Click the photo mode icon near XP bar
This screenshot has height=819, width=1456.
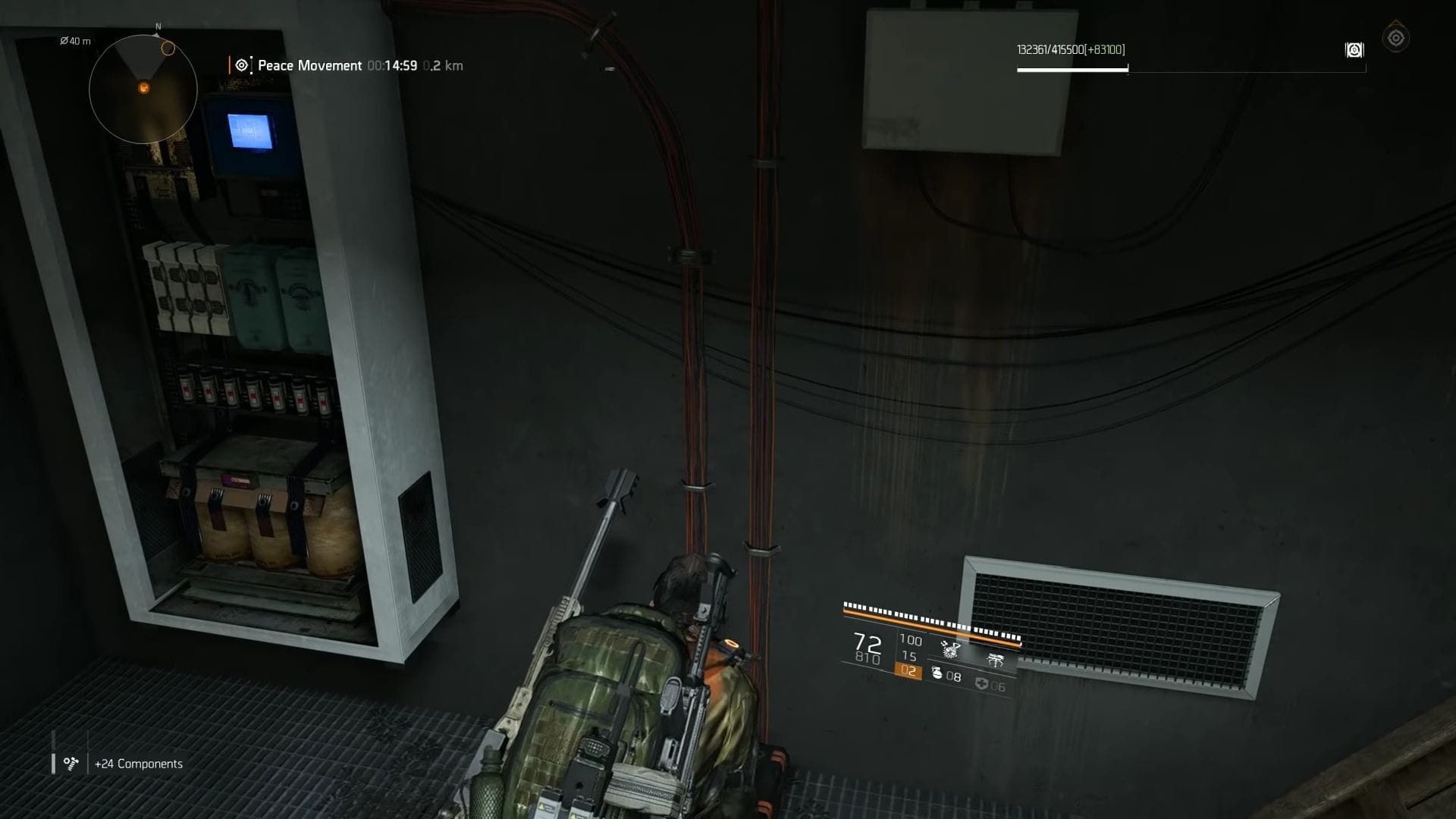pyautogui.click(x=1354, y=50)
